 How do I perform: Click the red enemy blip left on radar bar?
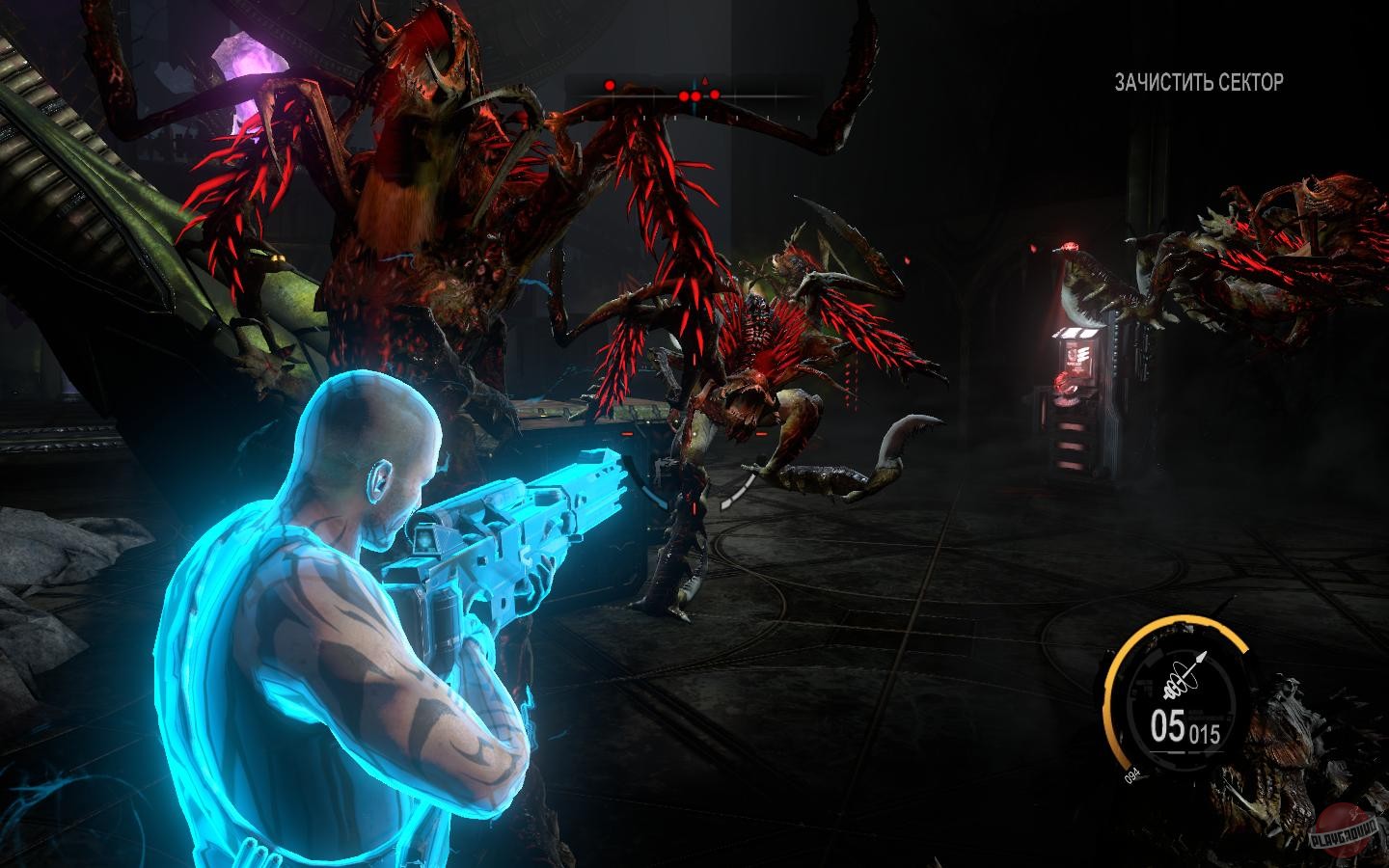tap(610, 85)
